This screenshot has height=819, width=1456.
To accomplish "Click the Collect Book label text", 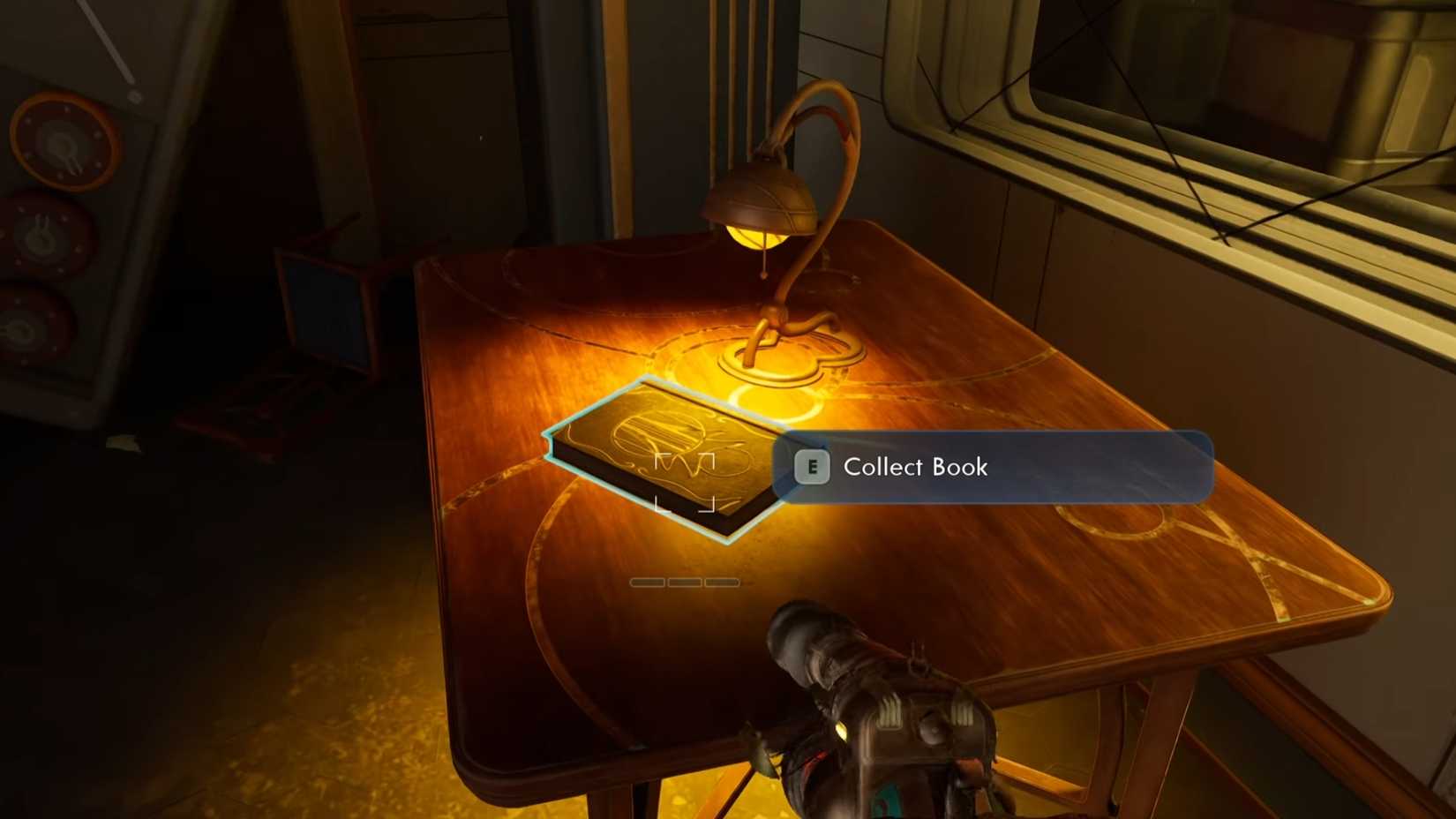I will click(x=915, y=467).
